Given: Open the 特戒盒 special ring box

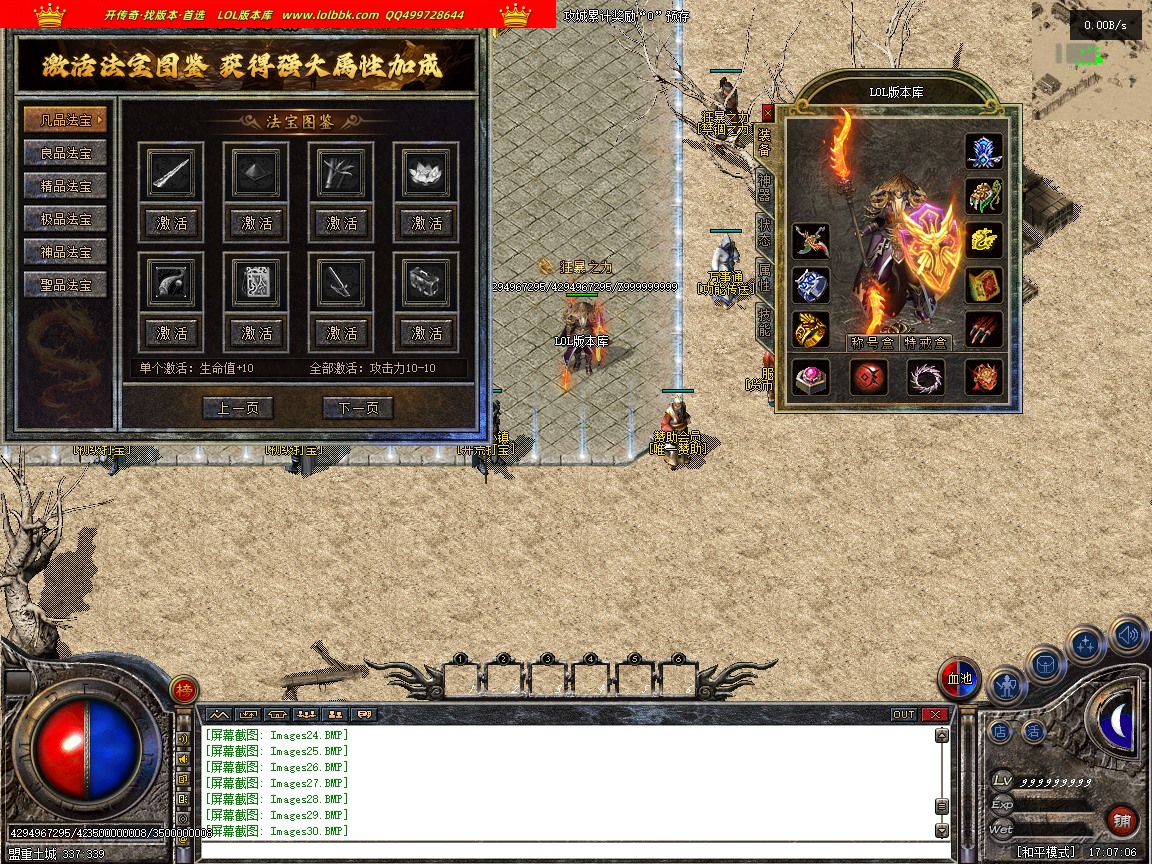Looking at the screenshot, I should point(926,343).
